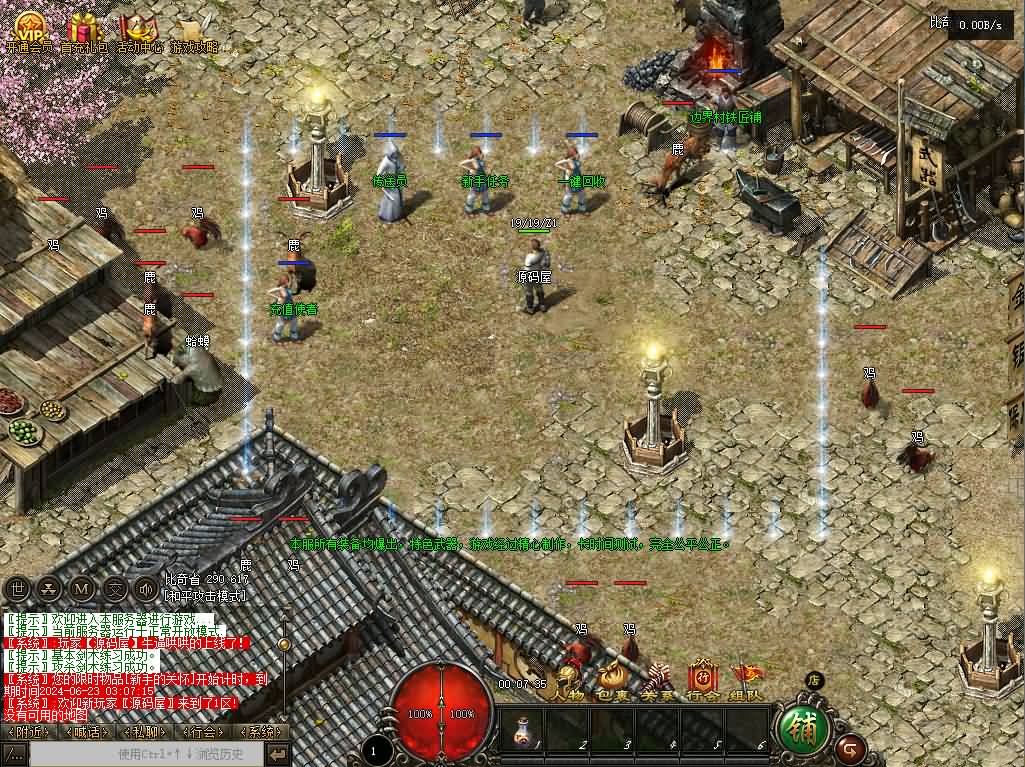This screenshot has width=1025, height=767.
Task: Open the VIP membership (开通会员) icon
Action: click(29, 28)
